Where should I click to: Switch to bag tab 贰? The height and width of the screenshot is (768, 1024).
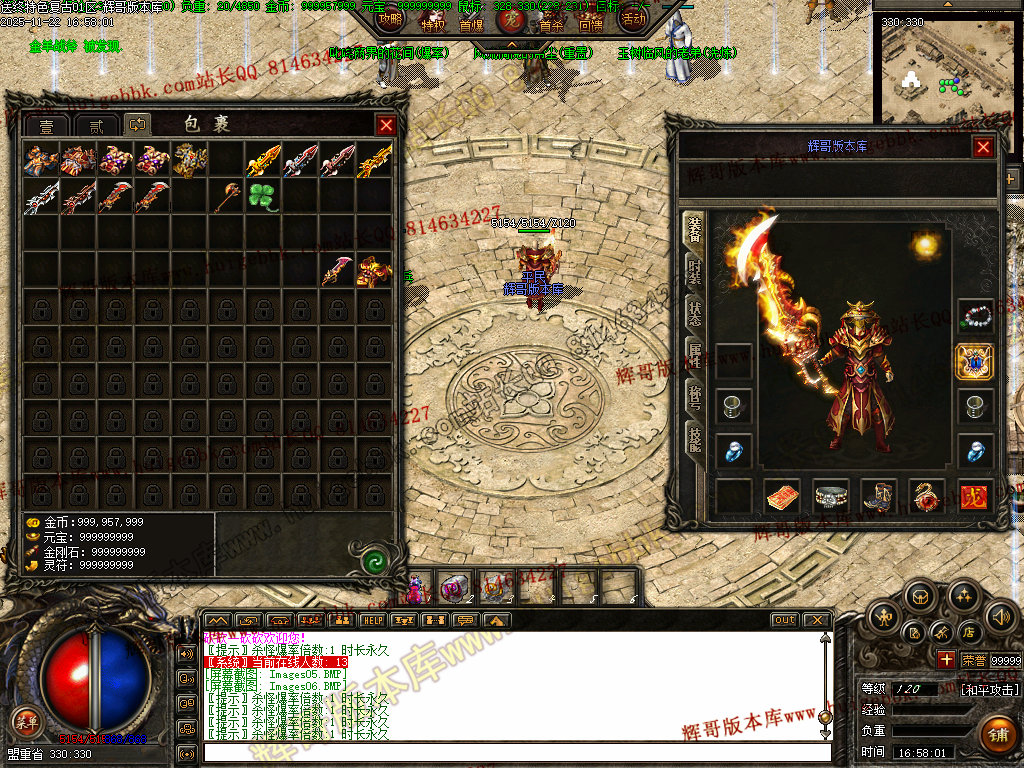coord(96,126)
